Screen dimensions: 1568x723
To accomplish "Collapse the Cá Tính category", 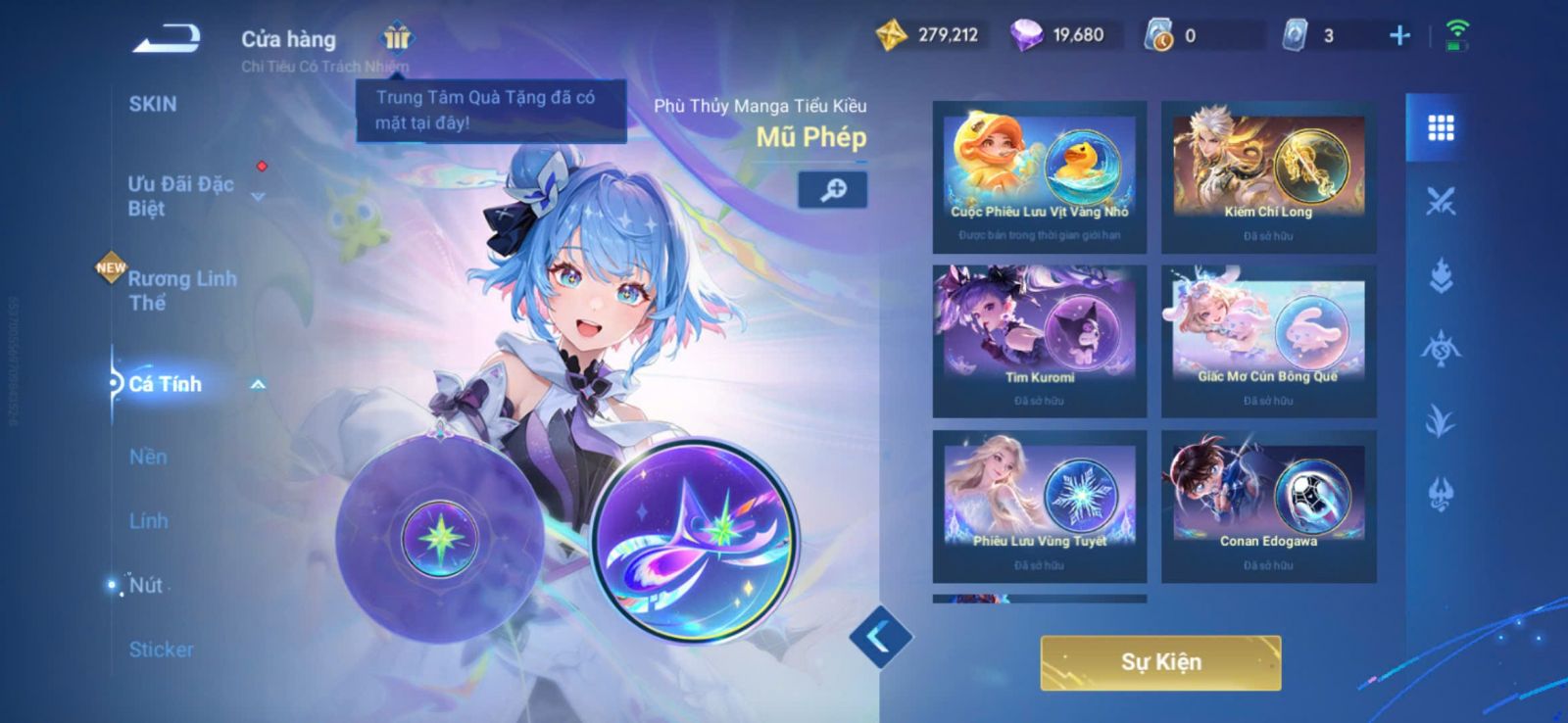I will pos(258,384).
